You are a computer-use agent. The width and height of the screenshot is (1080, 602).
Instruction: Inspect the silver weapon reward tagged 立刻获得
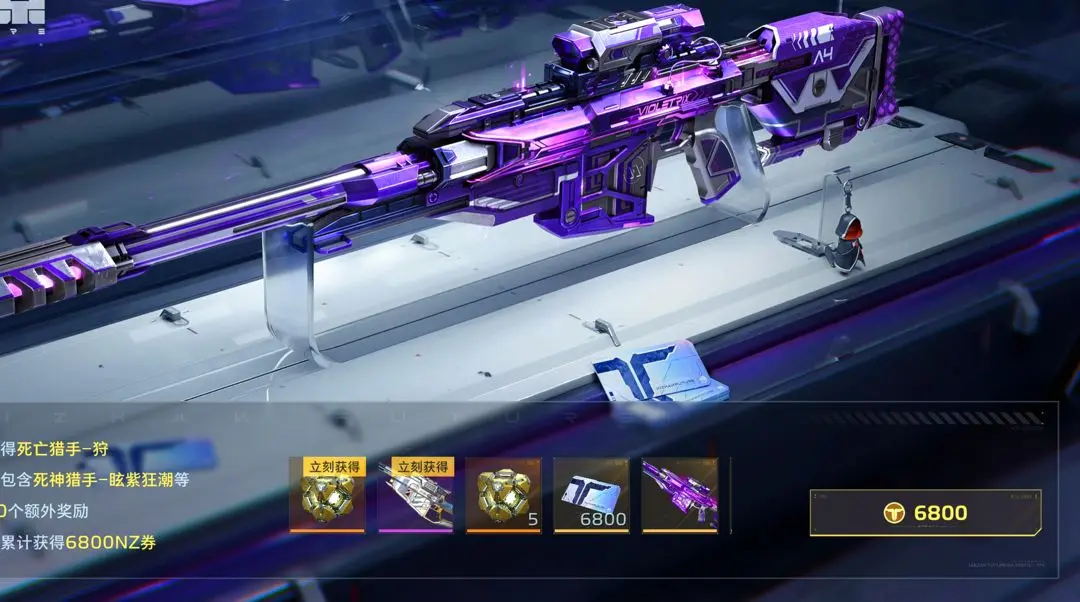pyautogui.click(x=415, y=495)
